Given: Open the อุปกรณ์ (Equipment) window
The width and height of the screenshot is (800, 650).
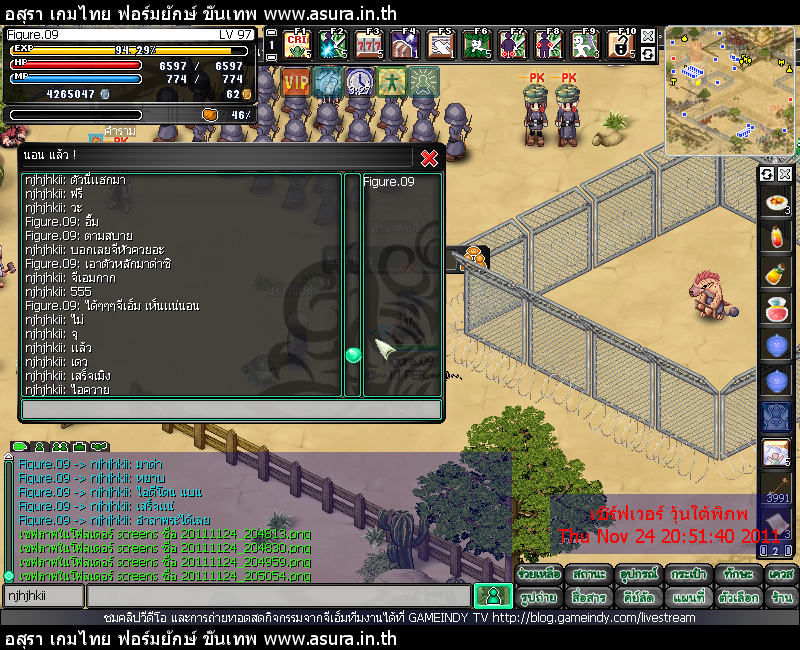Looking at the screenshot, I should (x=639, y=575).
